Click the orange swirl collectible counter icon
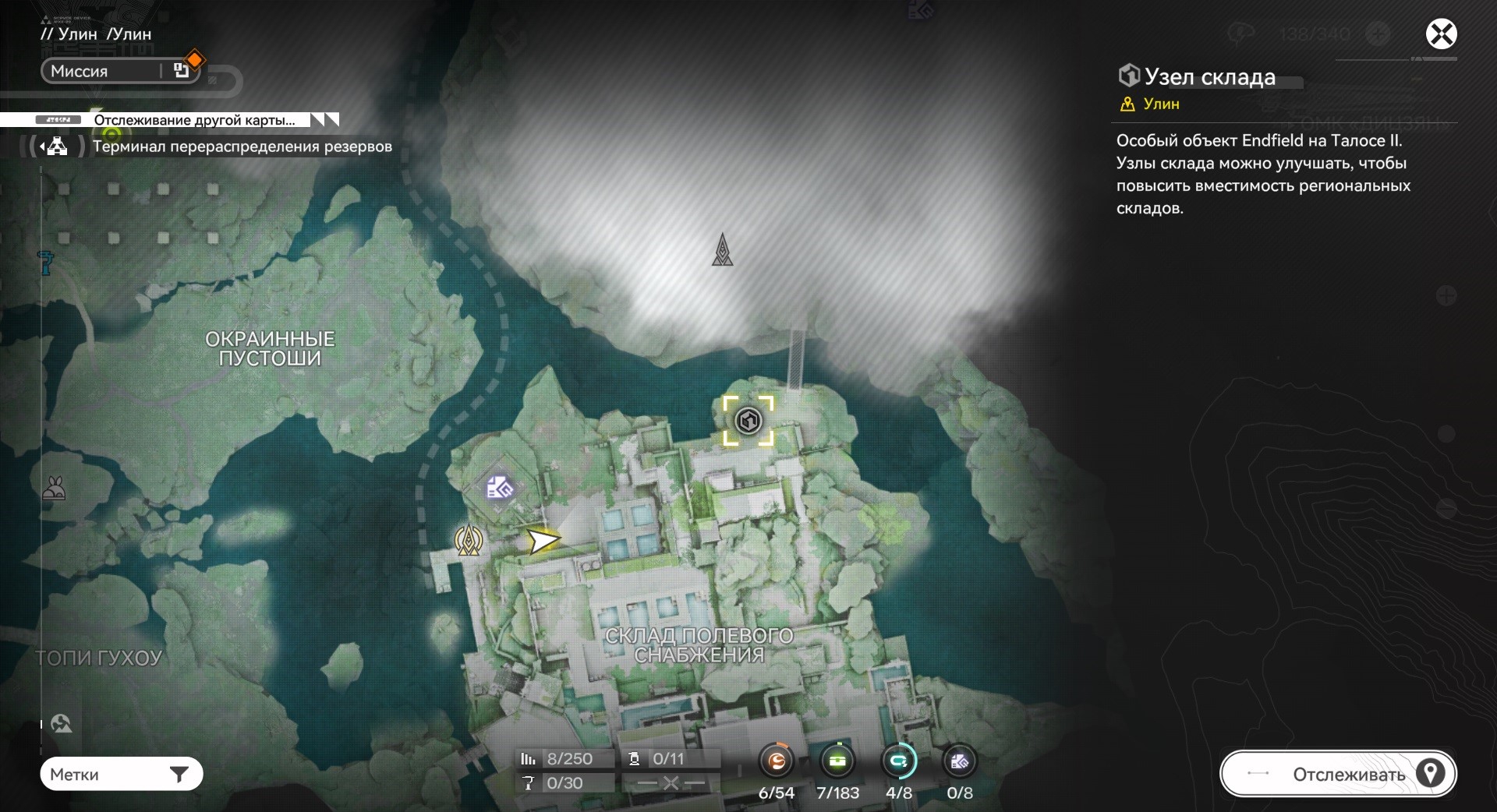 click(x=777, y=762)
